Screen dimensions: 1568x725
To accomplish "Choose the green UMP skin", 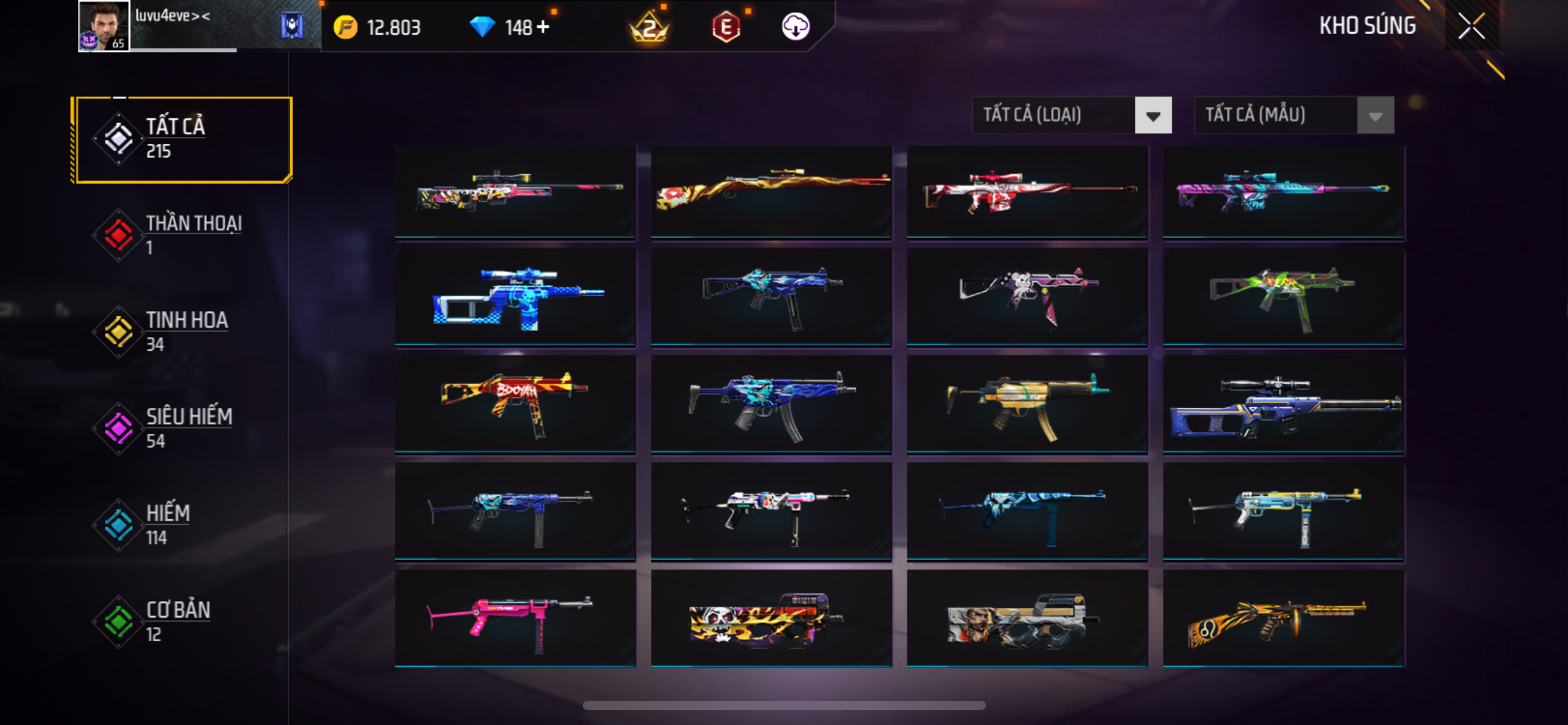I will point(1283,297).
